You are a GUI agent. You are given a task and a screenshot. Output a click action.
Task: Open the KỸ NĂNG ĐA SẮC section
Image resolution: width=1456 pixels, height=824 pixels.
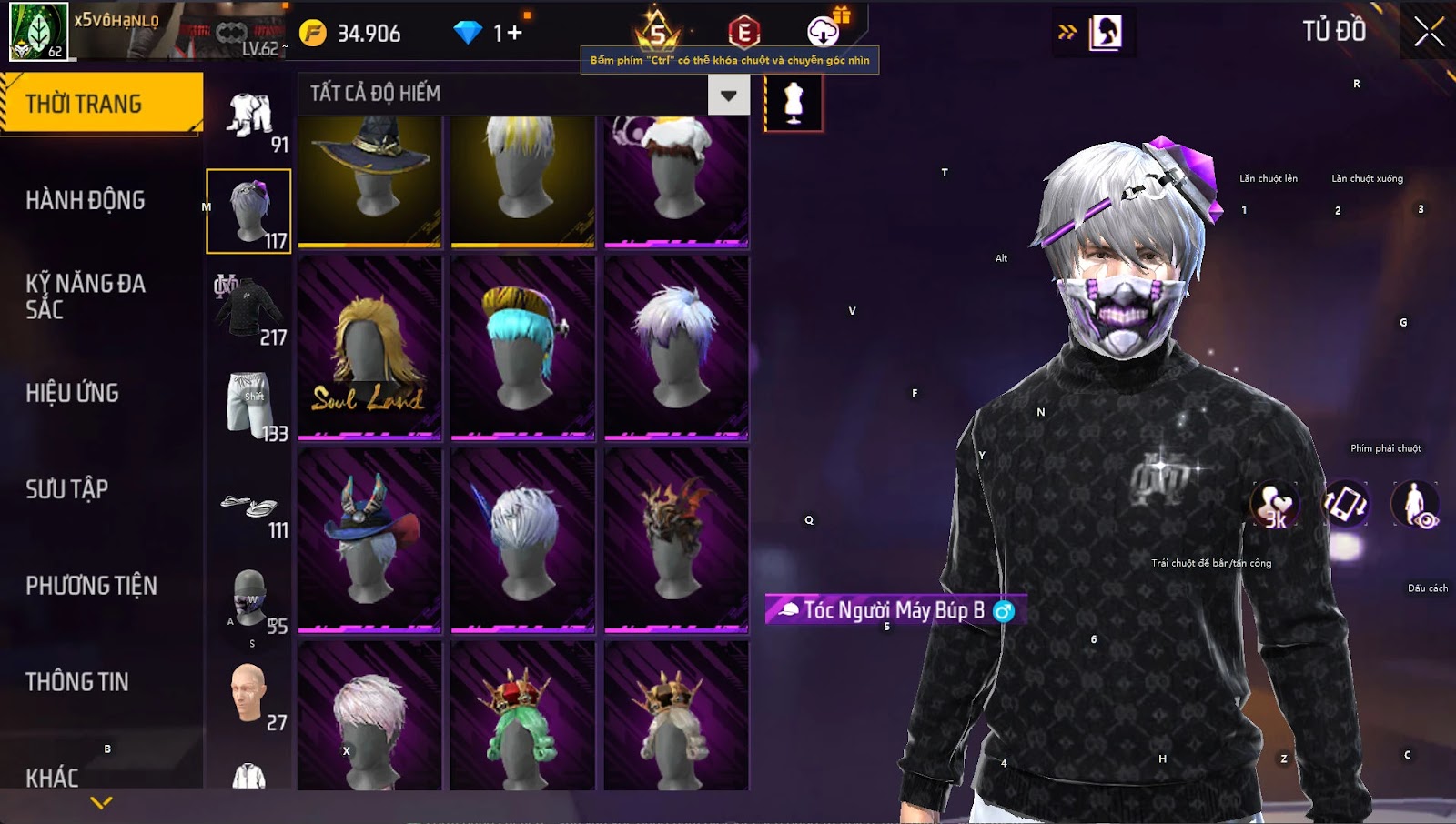pyautogui.click(x=86, y=296)
